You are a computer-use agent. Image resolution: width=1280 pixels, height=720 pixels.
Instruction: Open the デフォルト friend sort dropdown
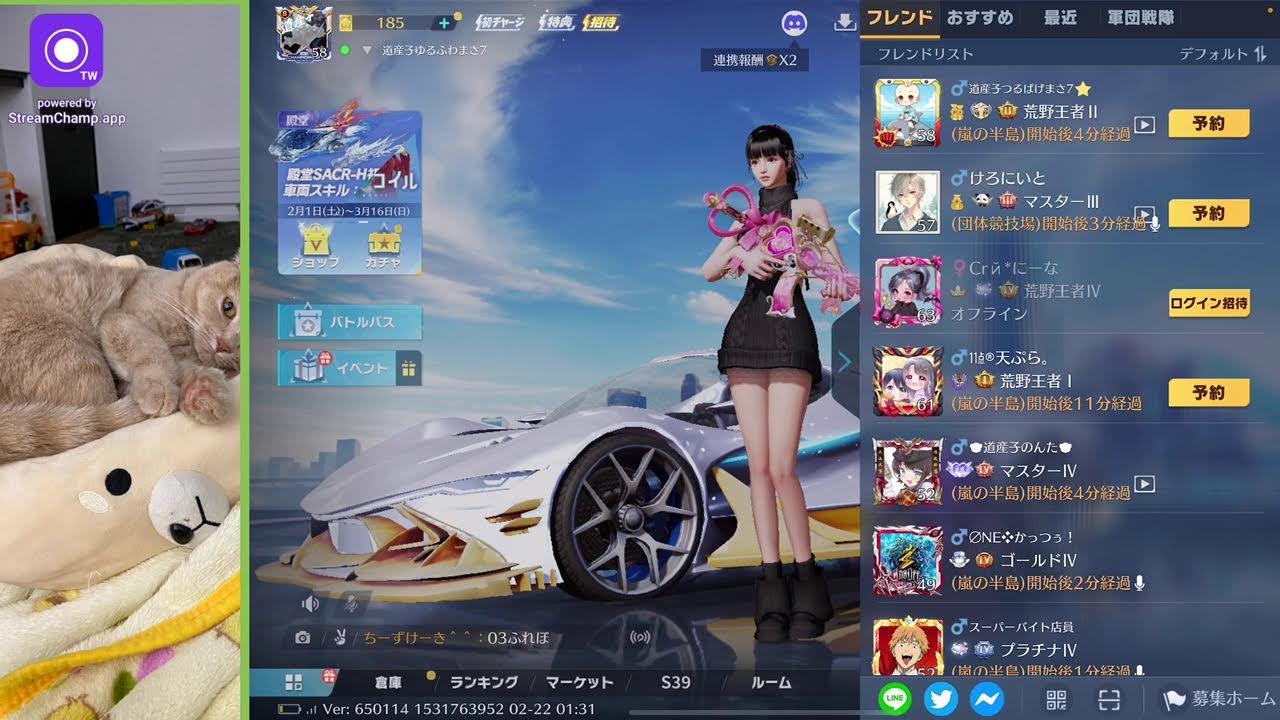point(1222,54)
